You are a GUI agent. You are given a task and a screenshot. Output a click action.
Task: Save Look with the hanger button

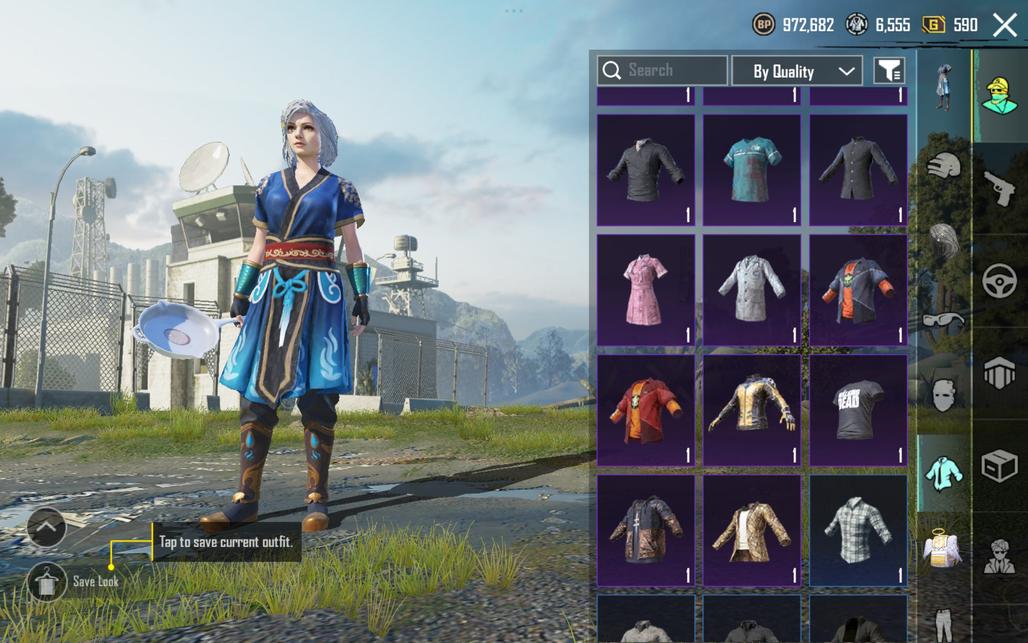(46, 581)
